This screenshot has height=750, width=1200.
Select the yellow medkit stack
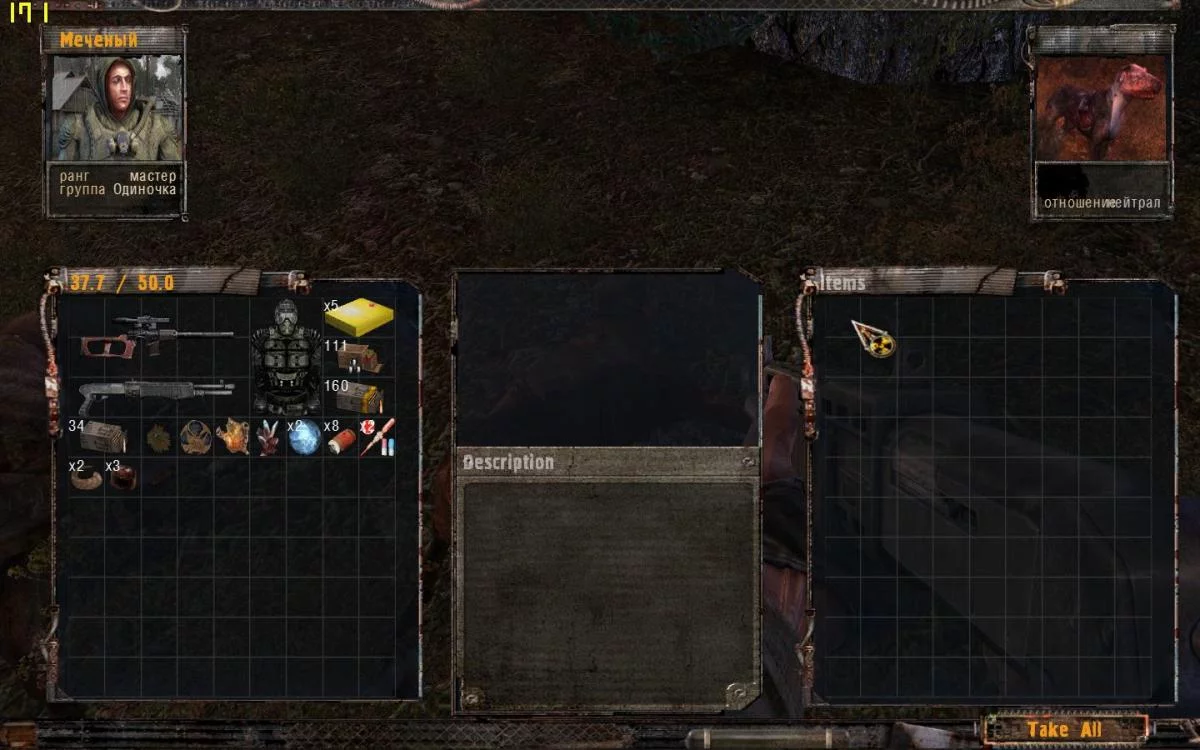click(358, 317)
